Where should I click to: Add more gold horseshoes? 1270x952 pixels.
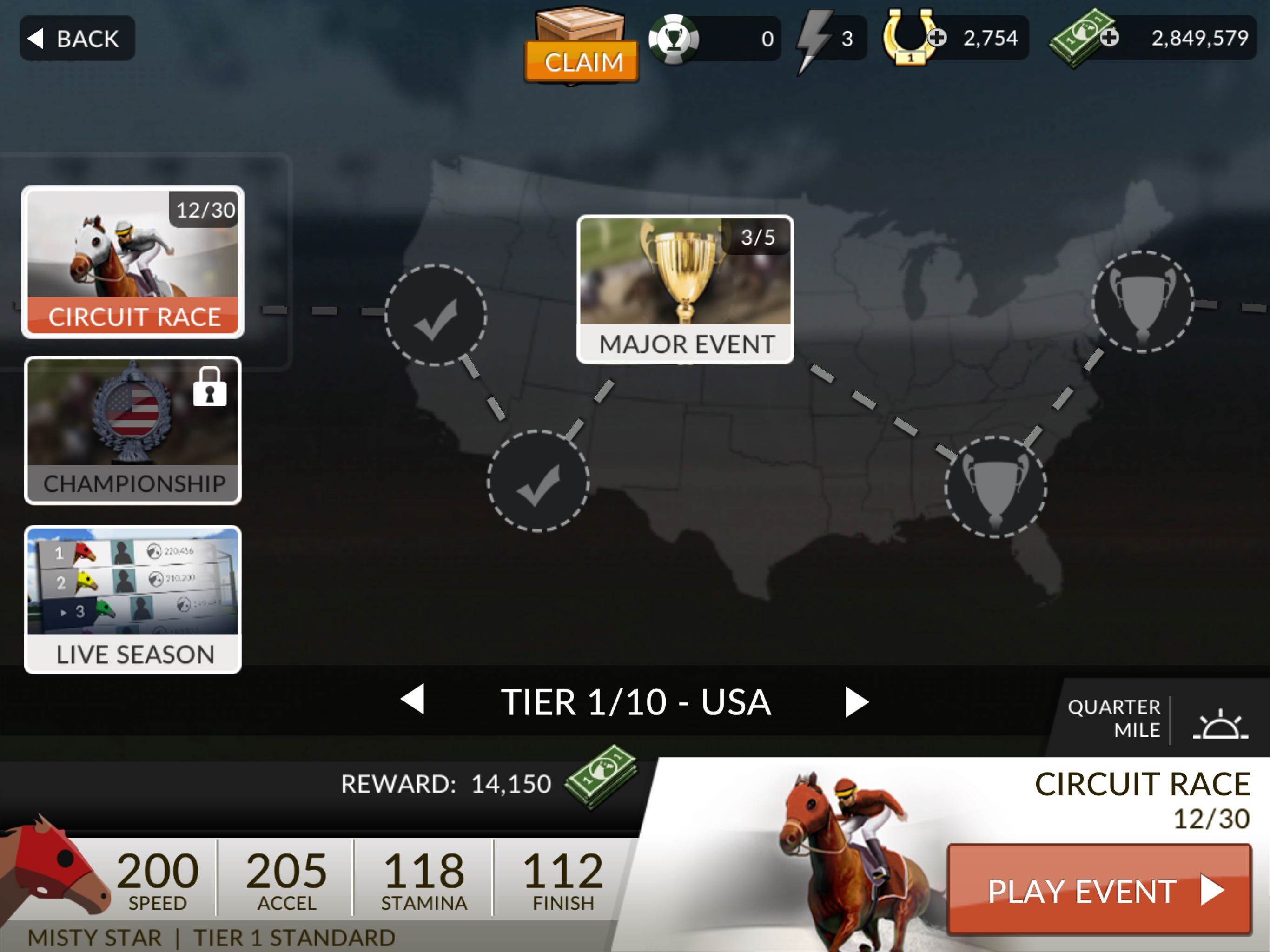(937, 38)
